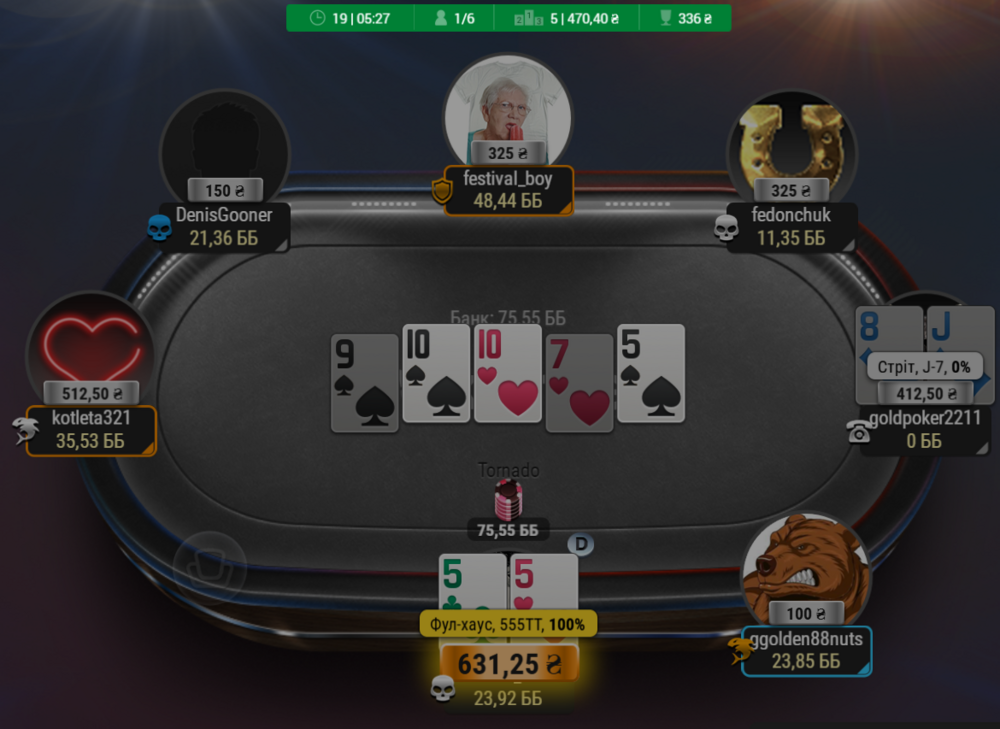Show the blind level timer details
Viewport: 1000px width, 729px height.
(x=348, y=18)
